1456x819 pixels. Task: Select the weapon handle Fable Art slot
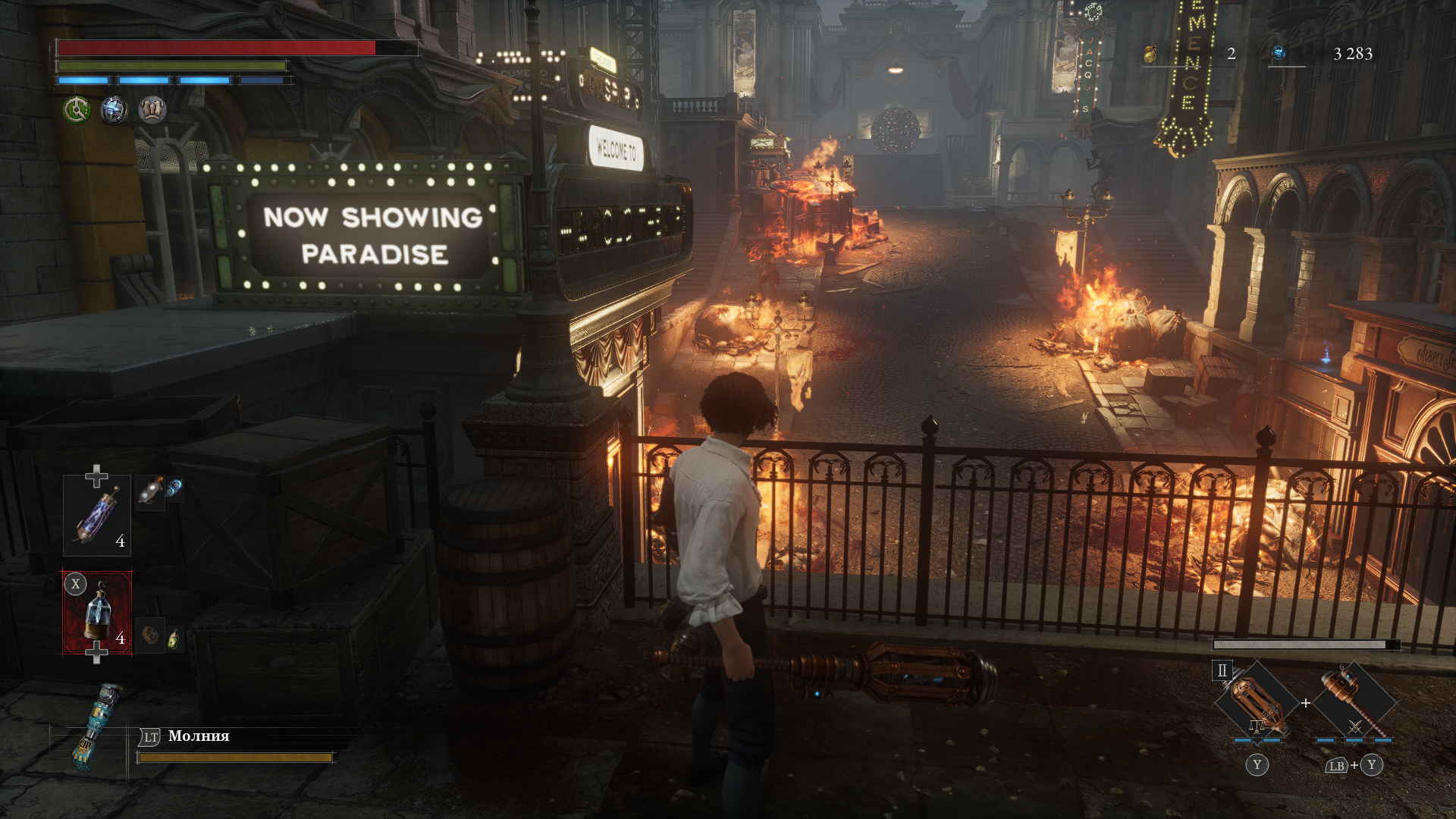(1354, 702)
